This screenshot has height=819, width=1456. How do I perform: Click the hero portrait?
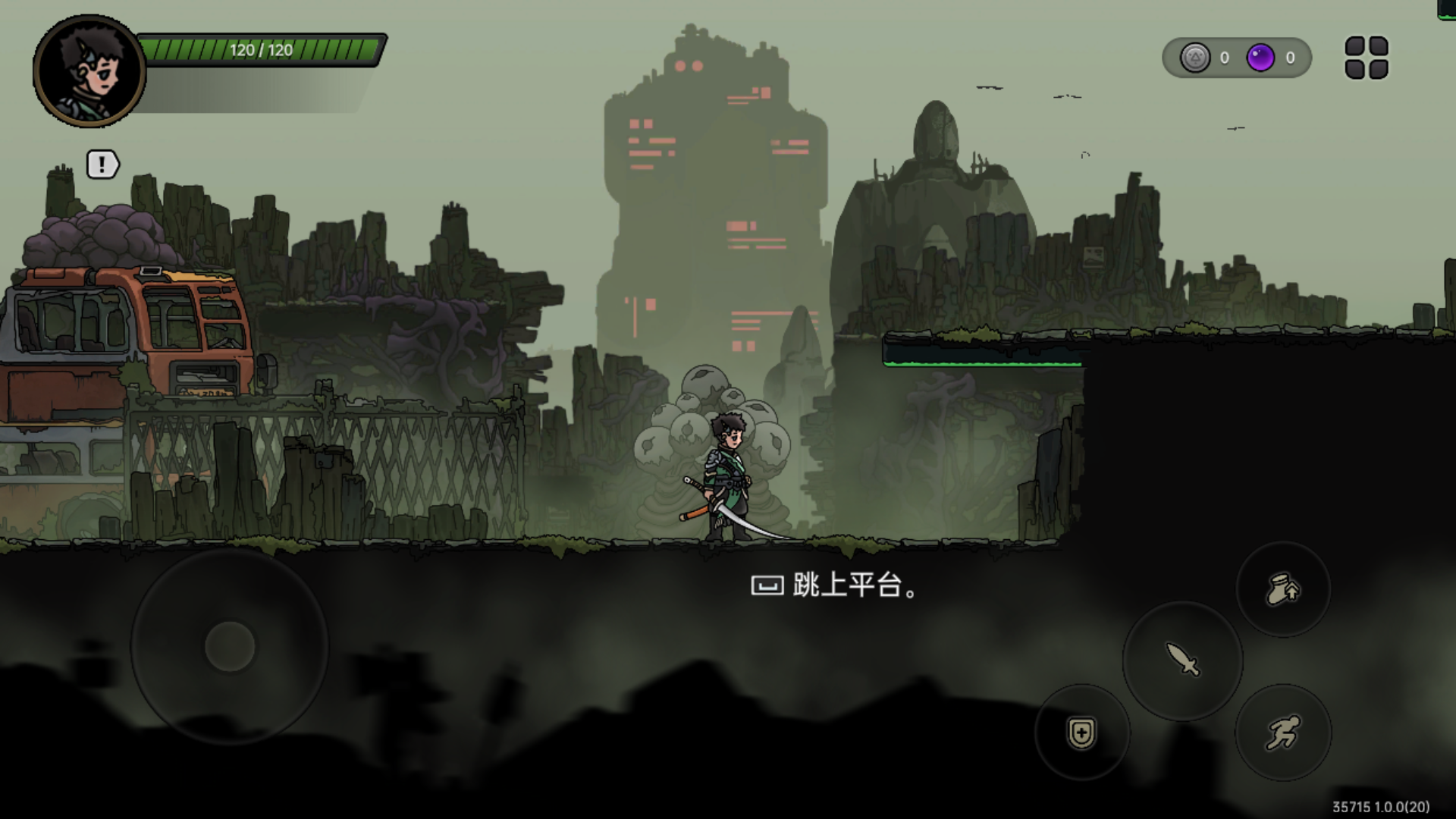tap(89, 71)
